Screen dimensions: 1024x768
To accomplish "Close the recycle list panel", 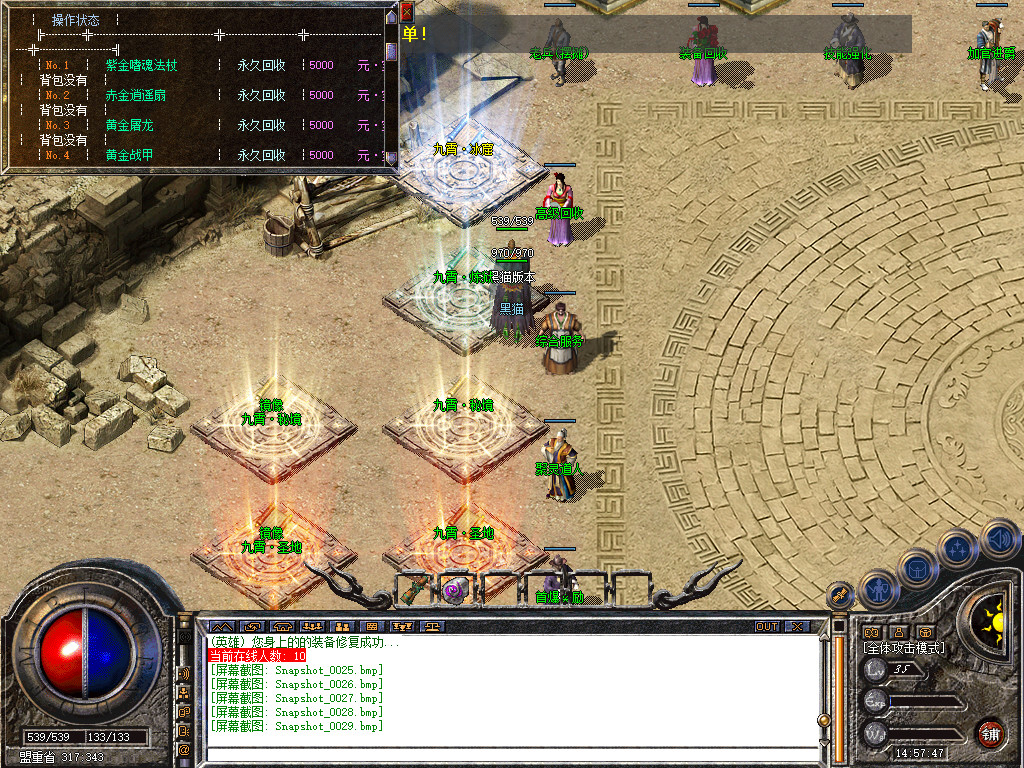I will [x=407, y=12].
